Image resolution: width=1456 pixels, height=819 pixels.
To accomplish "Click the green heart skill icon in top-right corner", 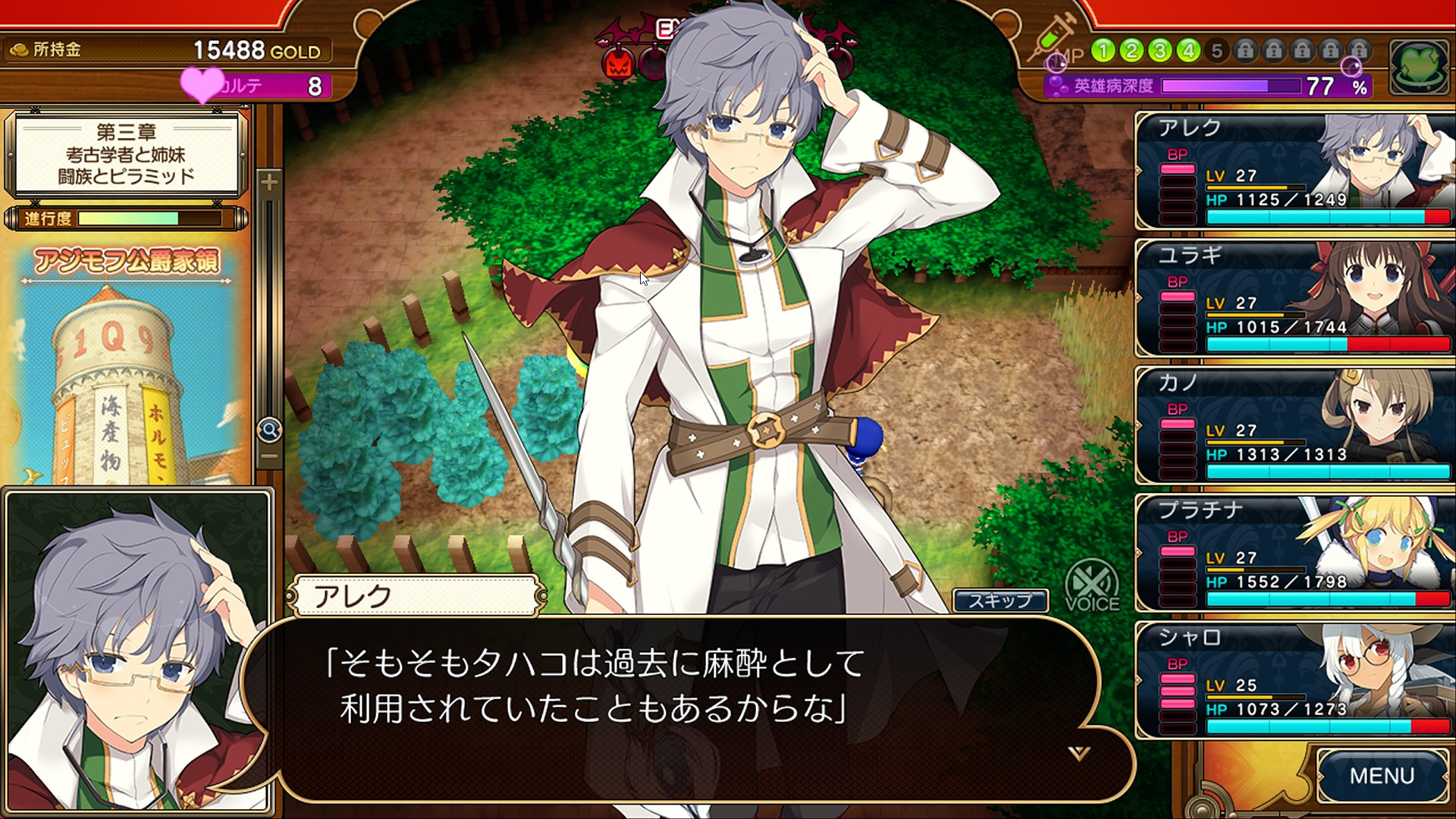I will [x=1420, y=67].
